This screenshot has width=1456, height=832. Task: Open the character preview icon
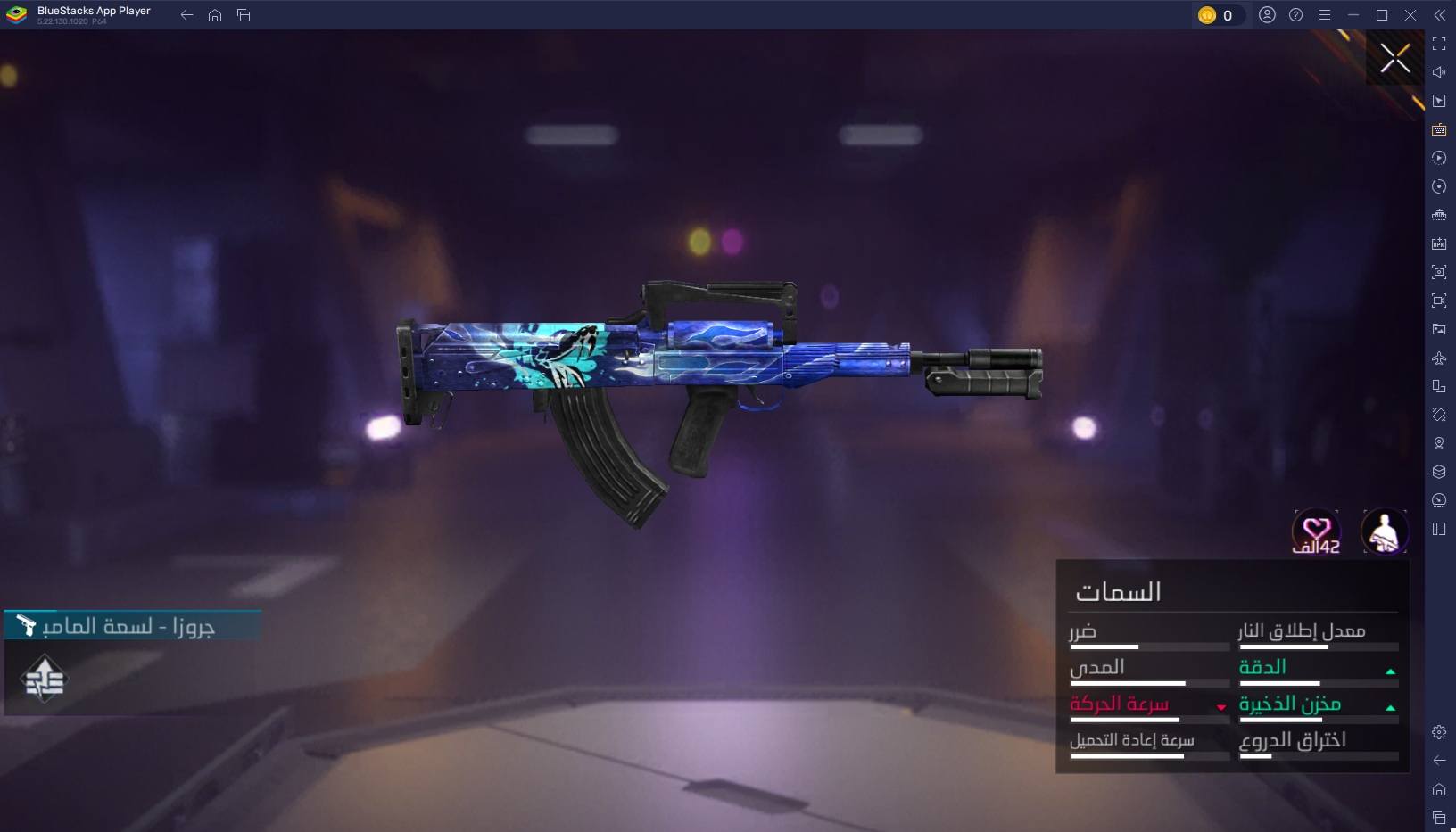(1384, 531)
